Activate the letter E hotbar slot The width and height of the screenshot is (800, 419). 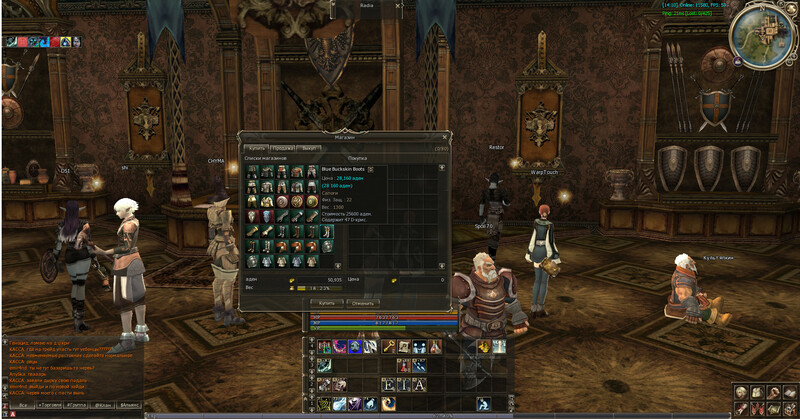coord(389,384)
